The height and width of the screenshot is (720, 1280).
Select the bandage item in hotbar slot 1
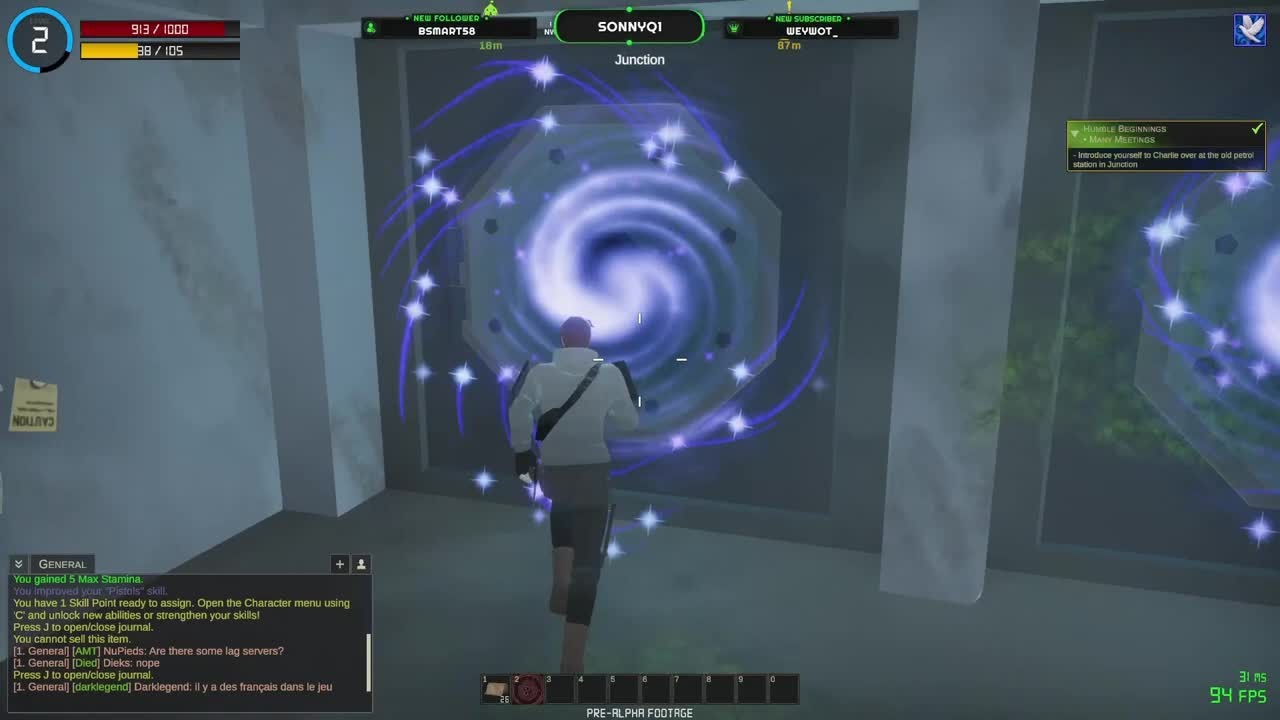496,689
